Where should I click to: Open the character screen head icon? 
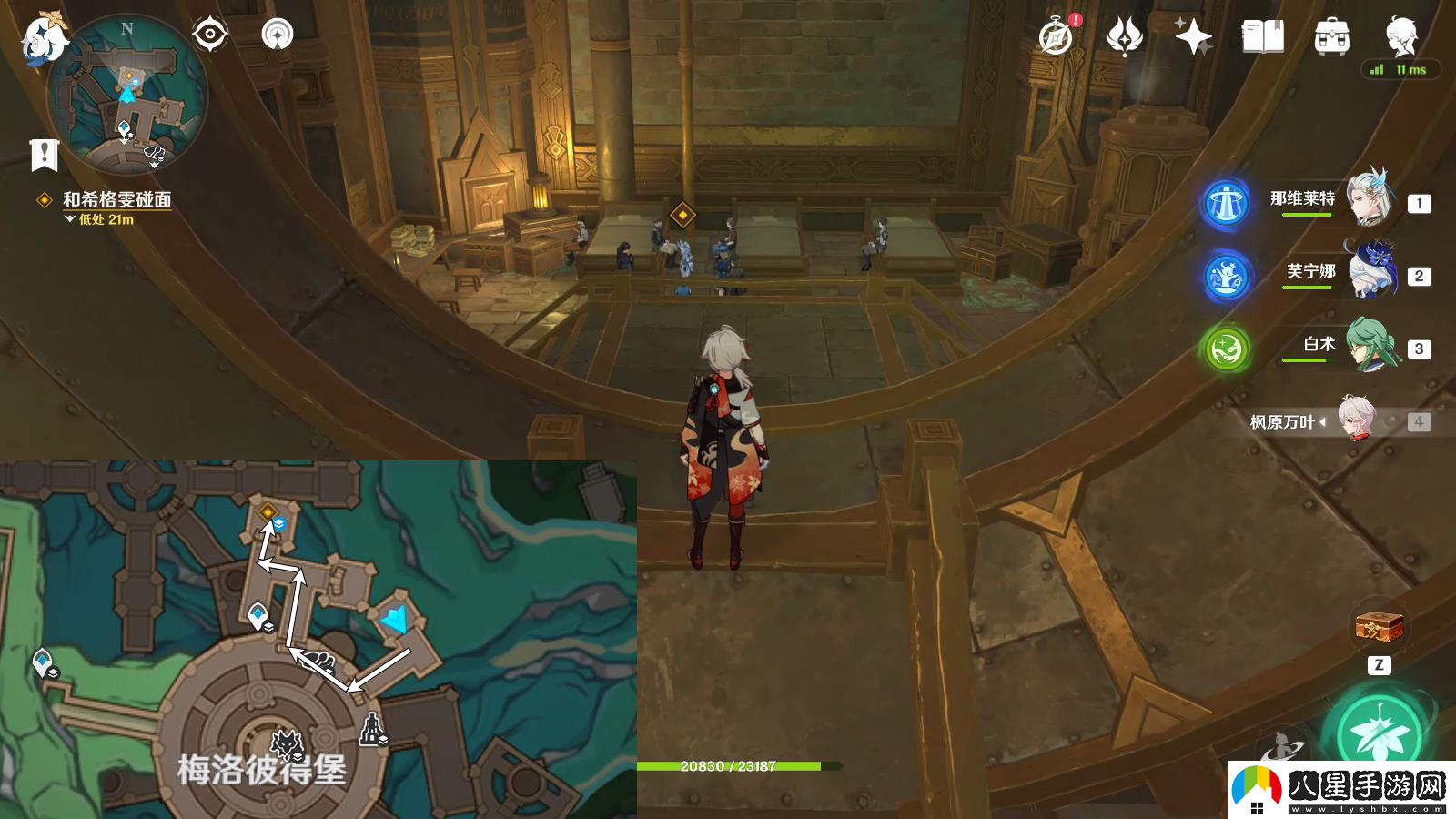tap(1400, 35)
